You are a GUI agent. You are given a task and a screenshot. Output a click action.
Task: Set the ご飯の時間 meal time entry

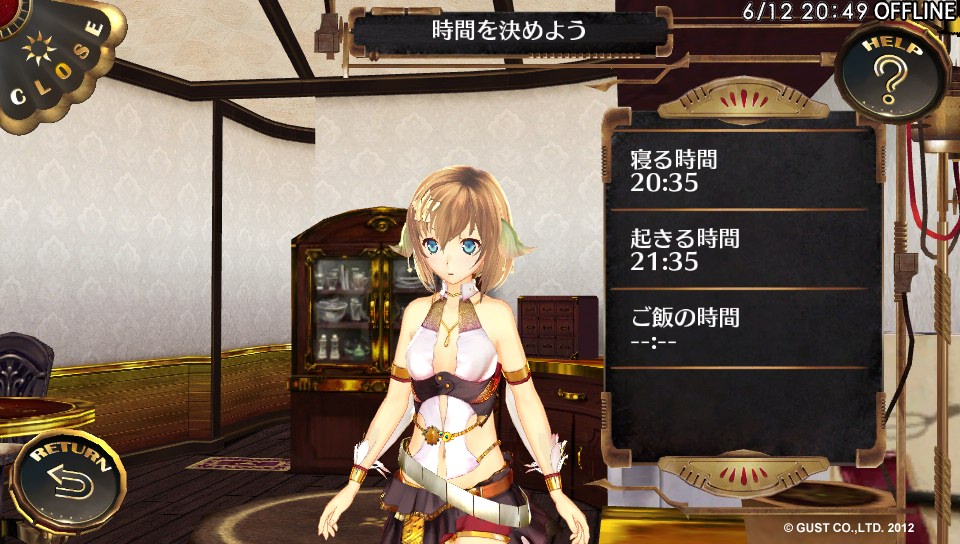click(740, 330)
